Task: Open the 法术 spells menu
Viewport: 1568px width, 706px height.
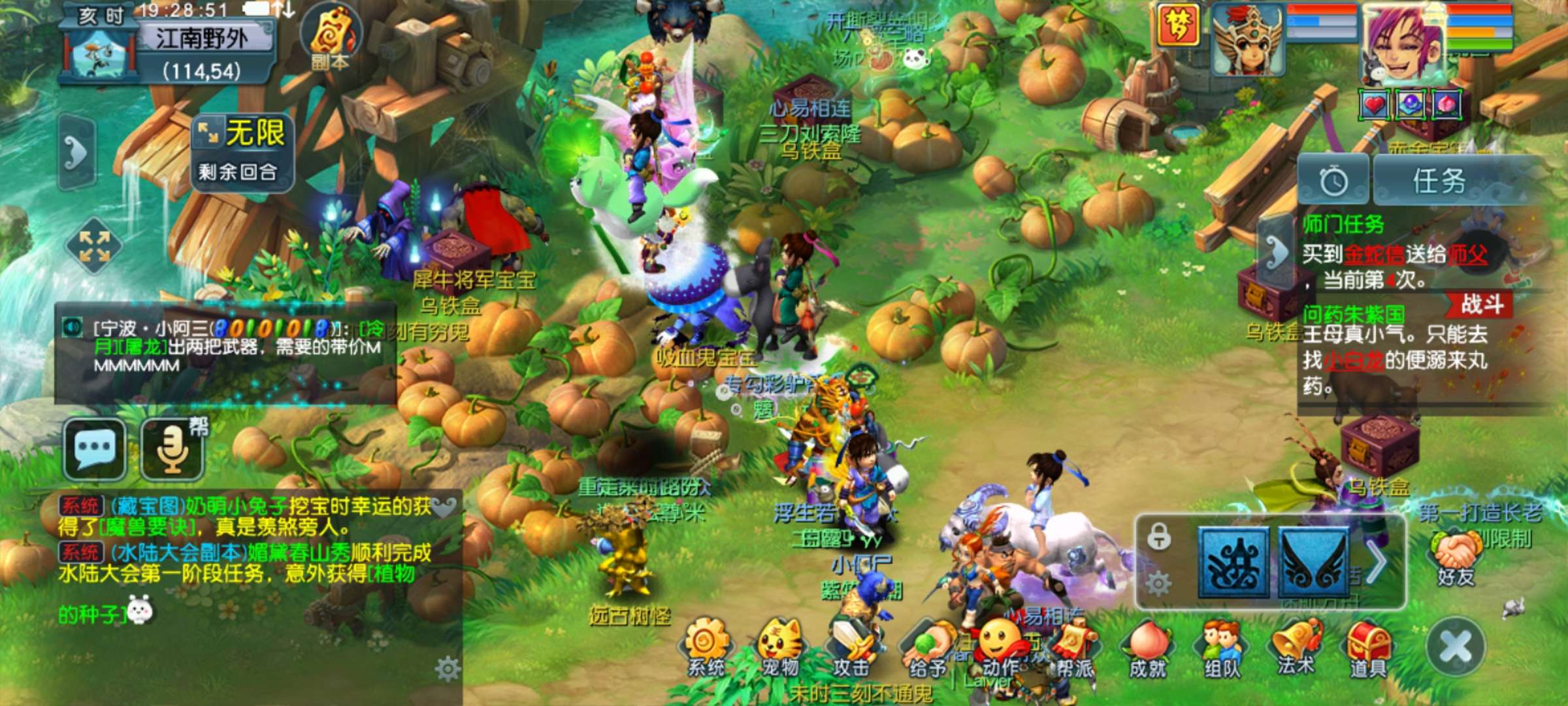Action: (x=1296, y=647)
